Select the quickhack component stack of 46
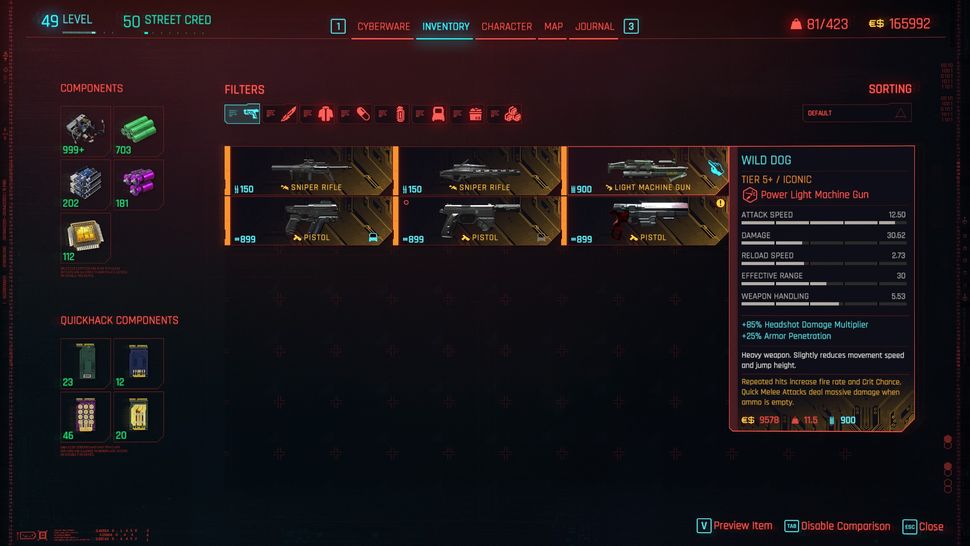The height and width of the screenshot is (546, 970). (x=85, y=416)
